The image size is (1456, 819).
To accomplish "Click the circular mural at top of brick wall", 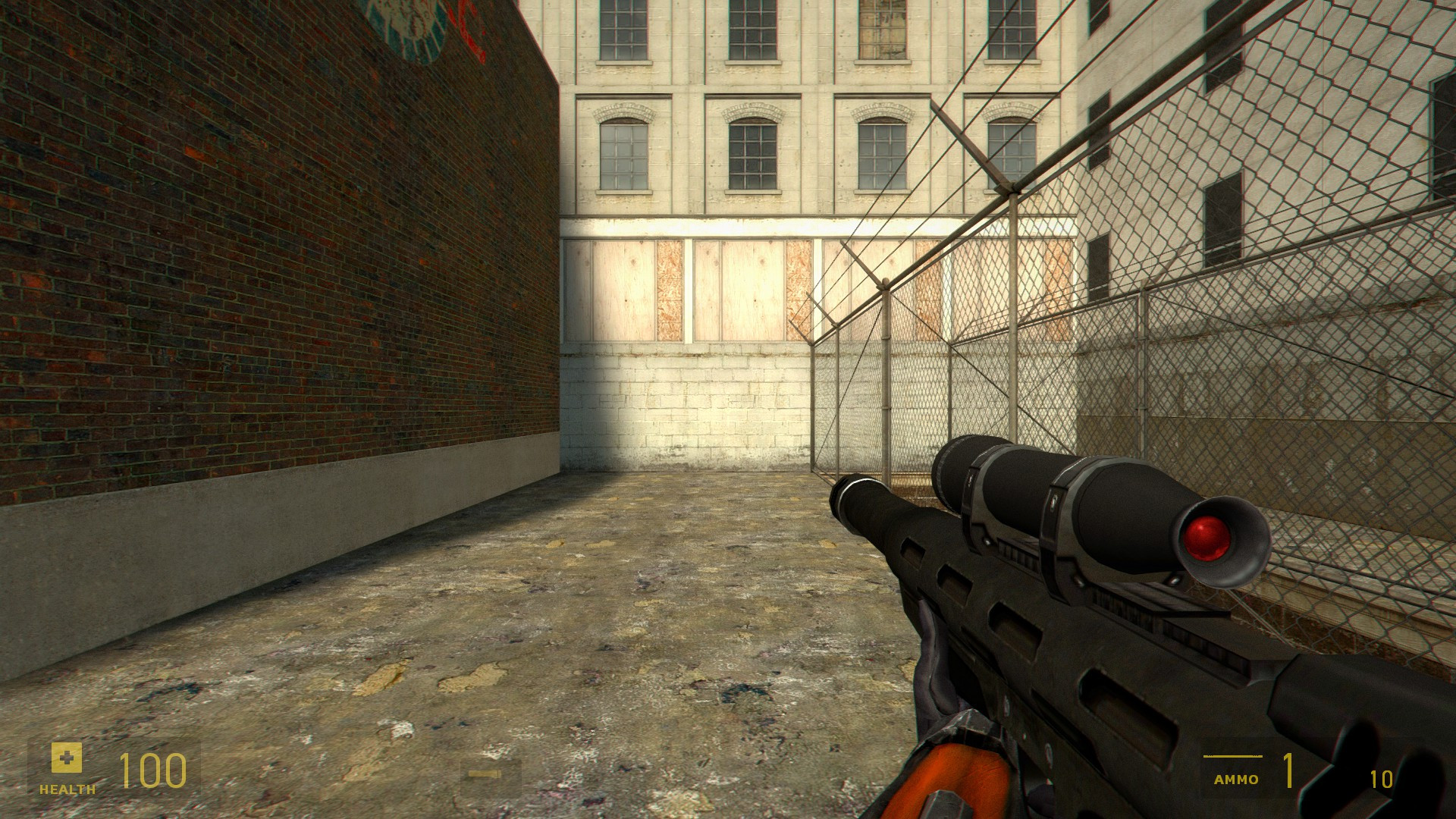I will click(409, 30).
